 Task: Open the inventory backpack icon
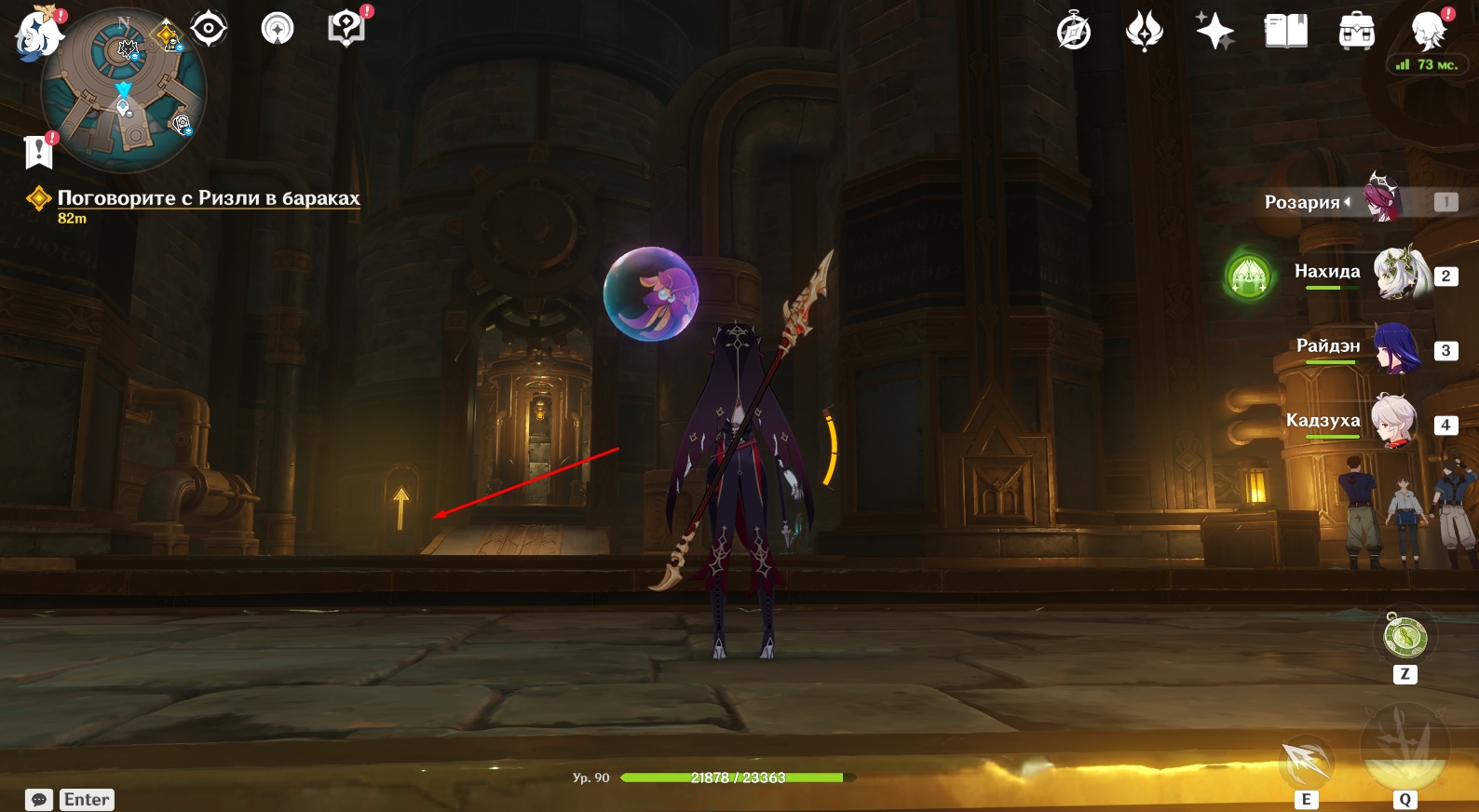click(1356, 32)
